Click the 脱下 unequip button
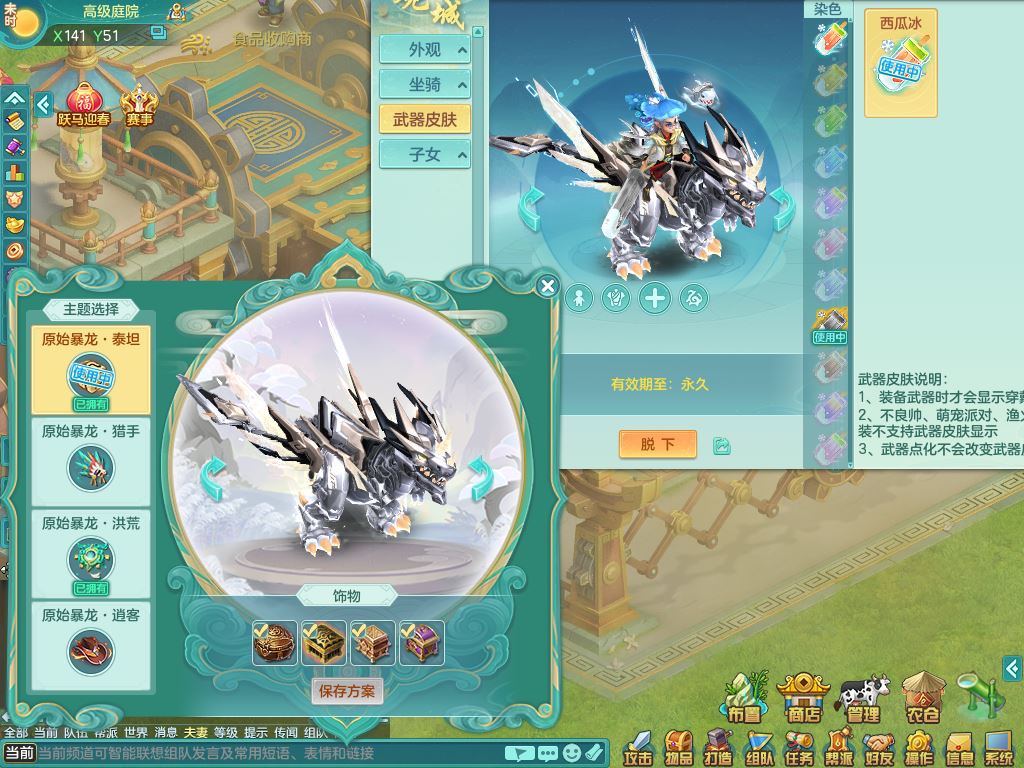1024x768 pixels. coord(657,444)
